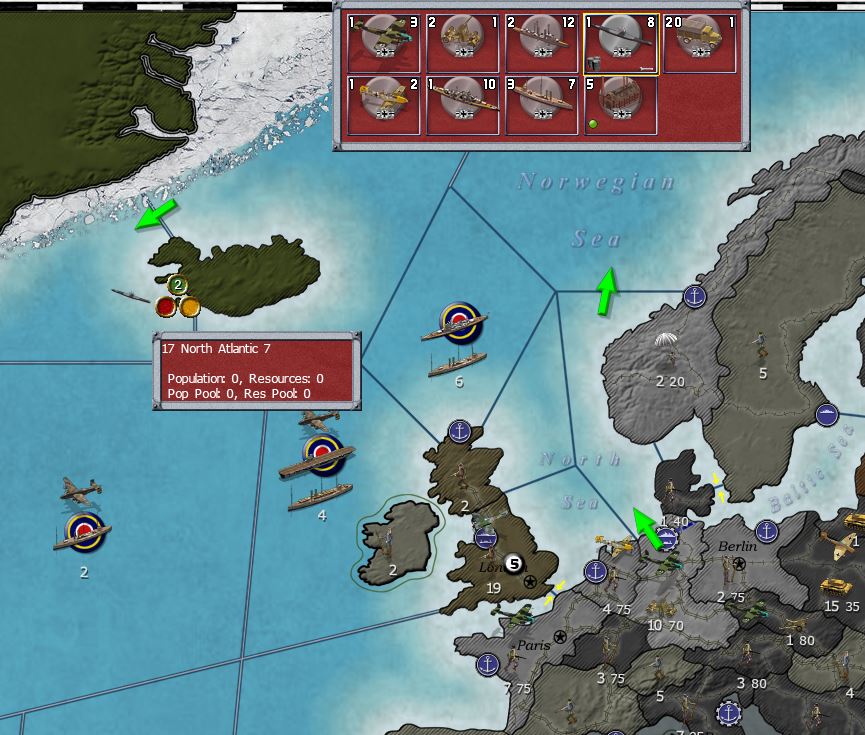The height and width of the screenshot is (735, 865).
Task: Pick the highlighted submarine unit card
Action: tap(620, 43)
